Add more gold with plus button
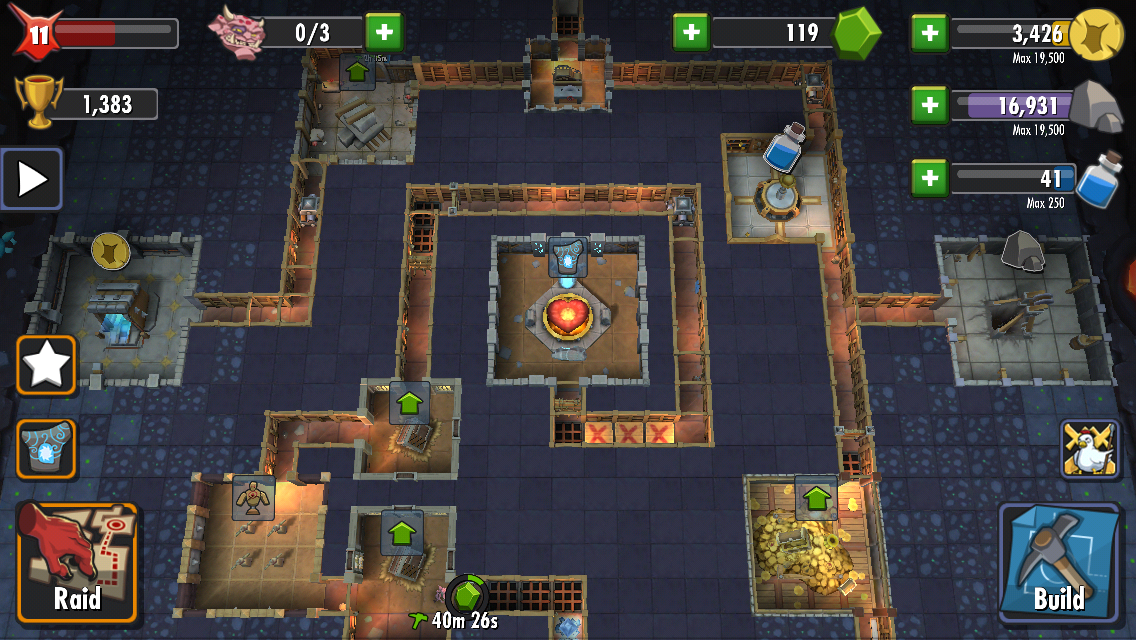 [x=929, y=33]
